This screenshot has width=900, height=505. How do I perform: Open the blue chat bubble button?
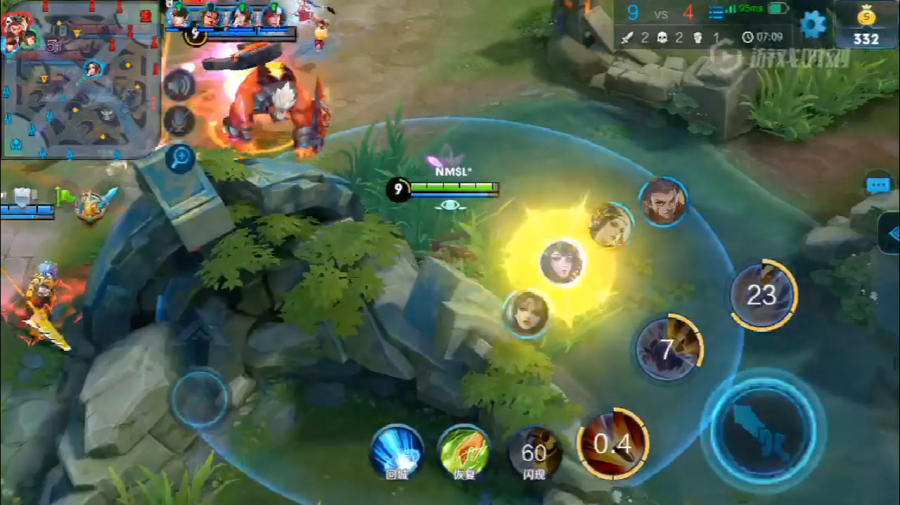(x=878, y=185)
